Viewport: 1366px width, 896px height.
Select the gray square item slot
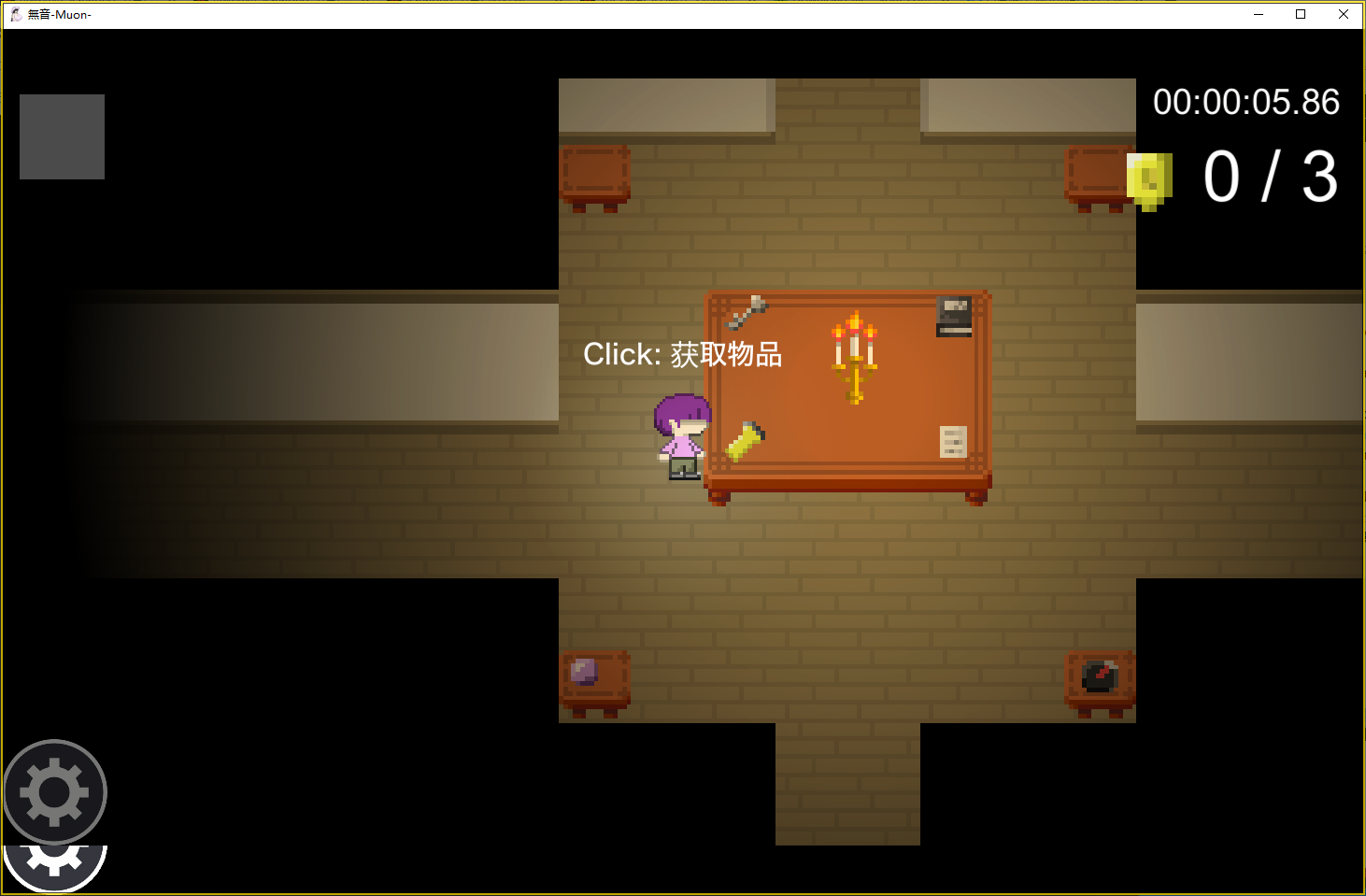click(62, 136)
